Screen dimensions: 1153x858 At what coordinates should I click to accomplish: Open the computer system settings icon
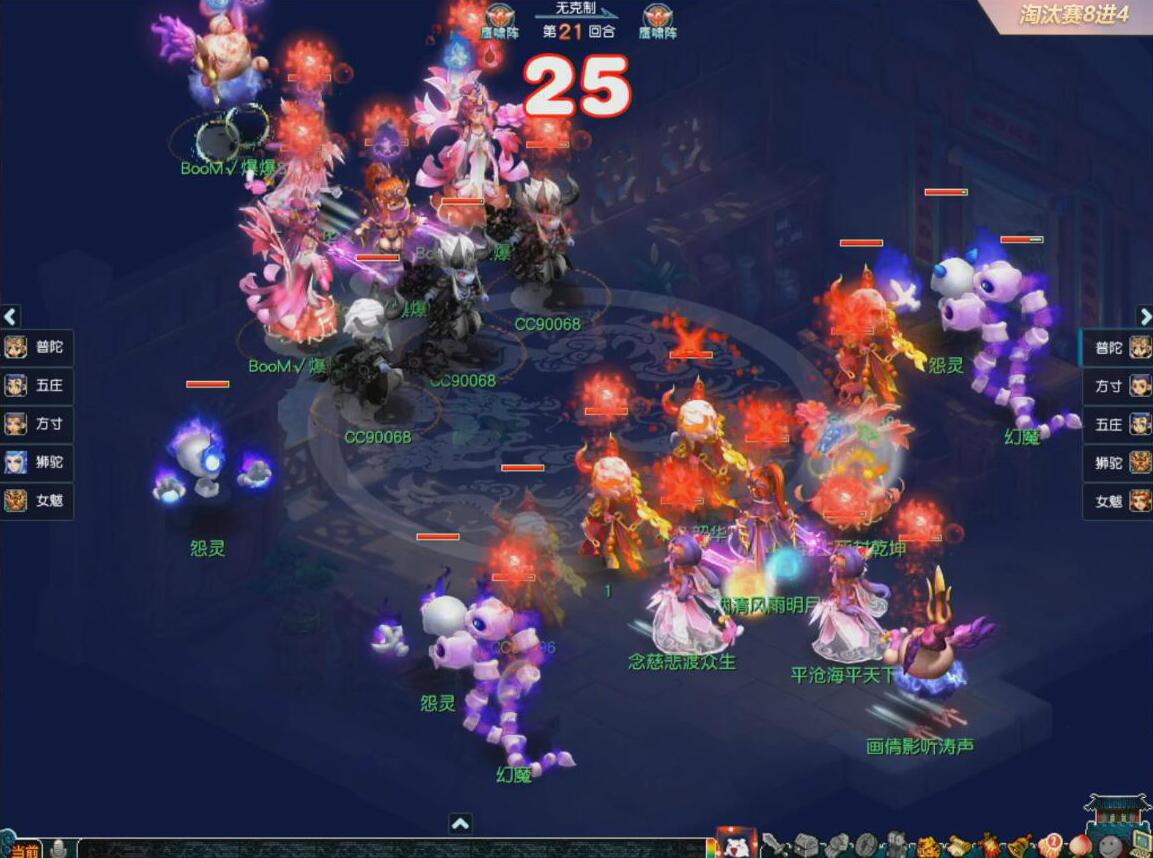coord(1140,846)
